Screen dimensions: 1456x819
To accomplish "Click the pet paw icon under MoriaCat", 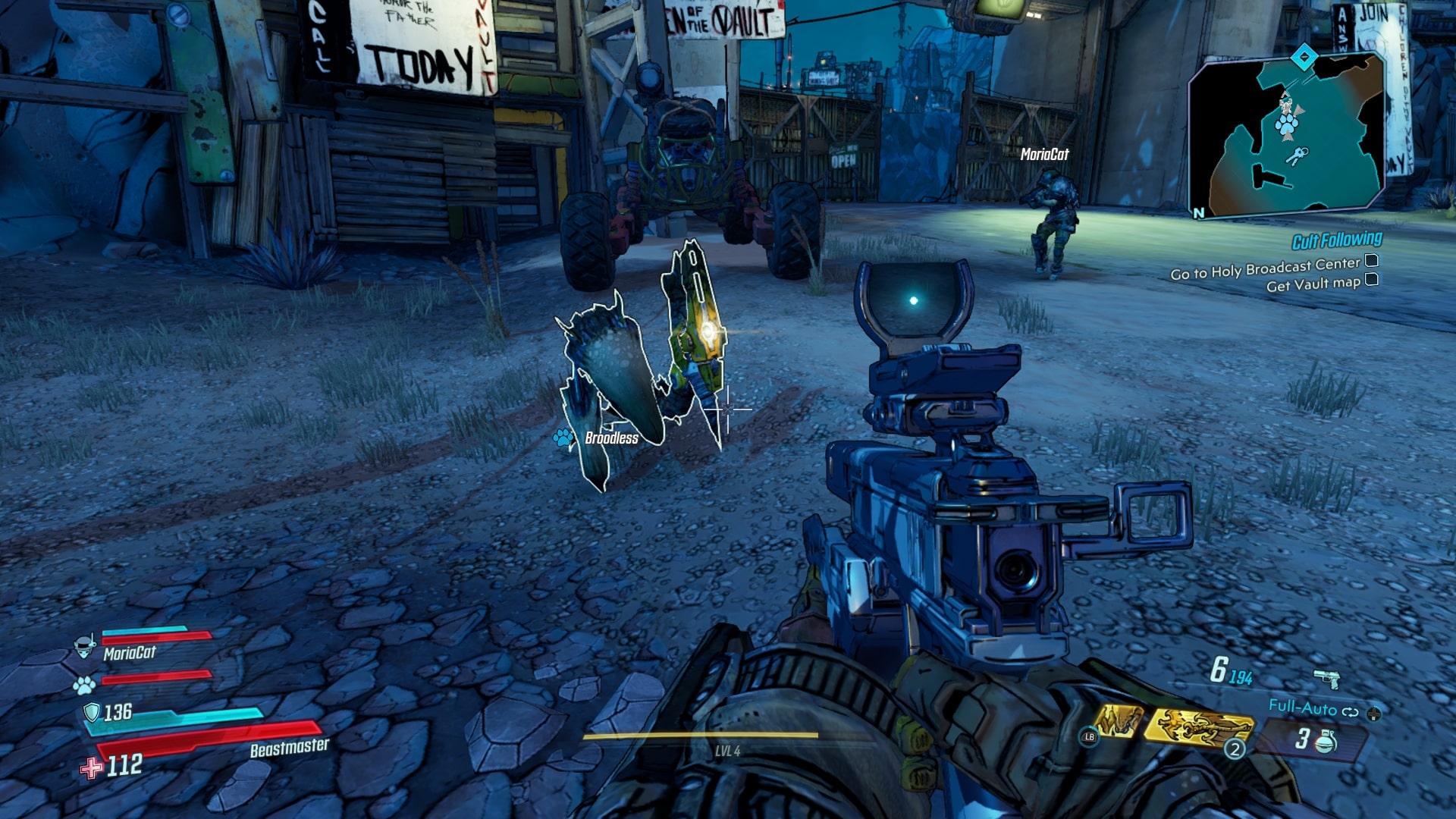I will point(84,685).
